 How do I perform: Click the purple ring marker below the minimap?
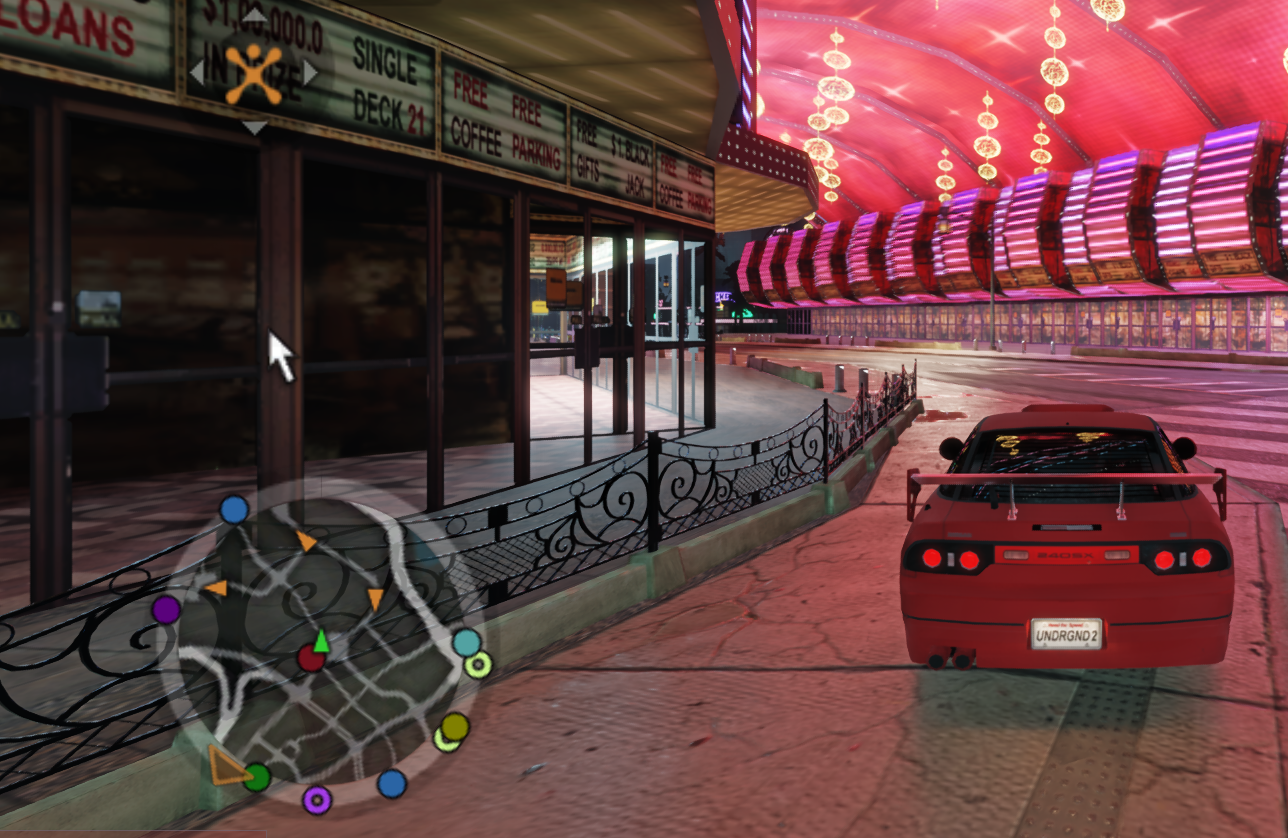tap(317, 798)
